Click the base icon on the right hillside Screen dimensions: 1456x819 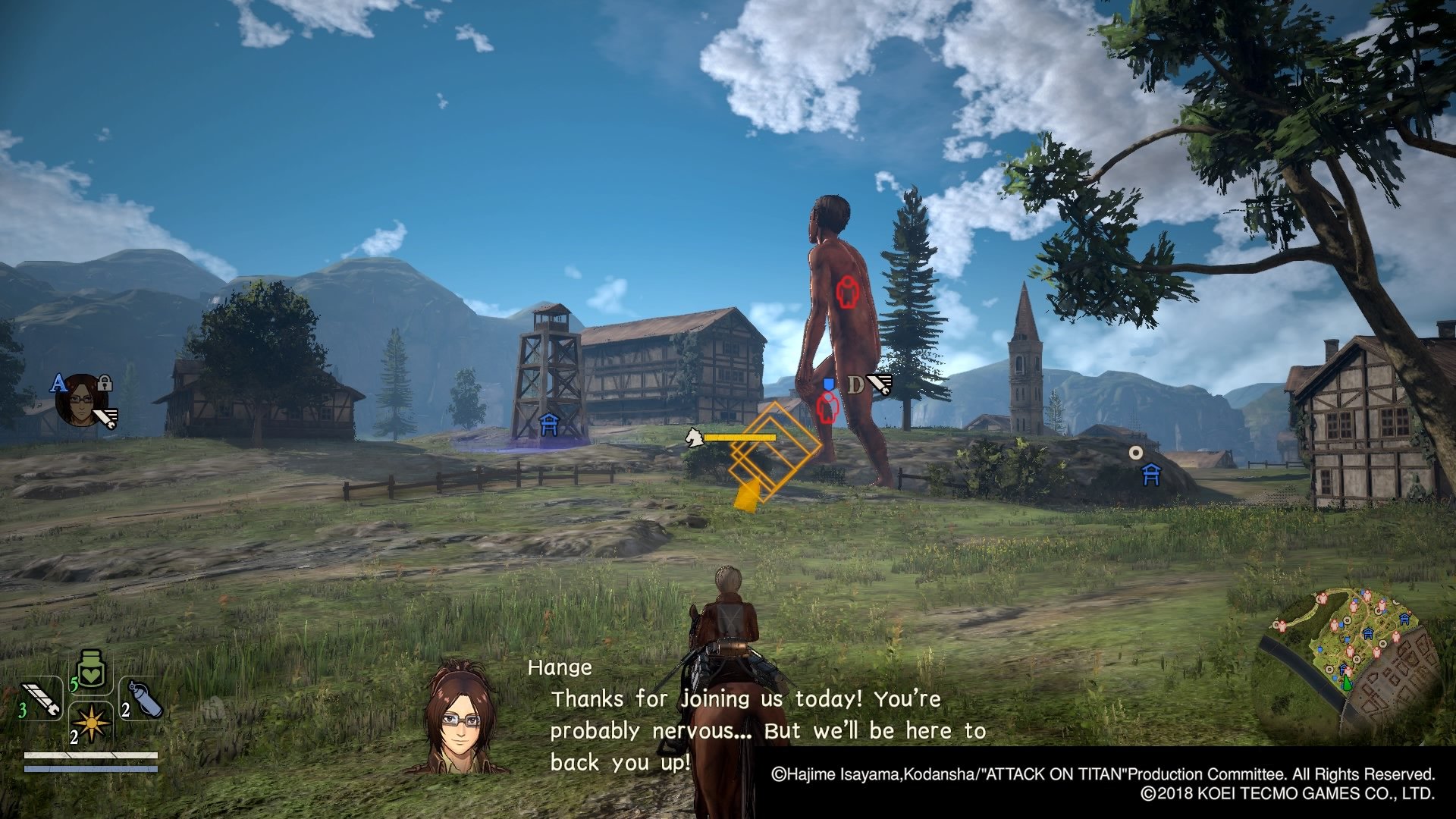(1152, 473)
